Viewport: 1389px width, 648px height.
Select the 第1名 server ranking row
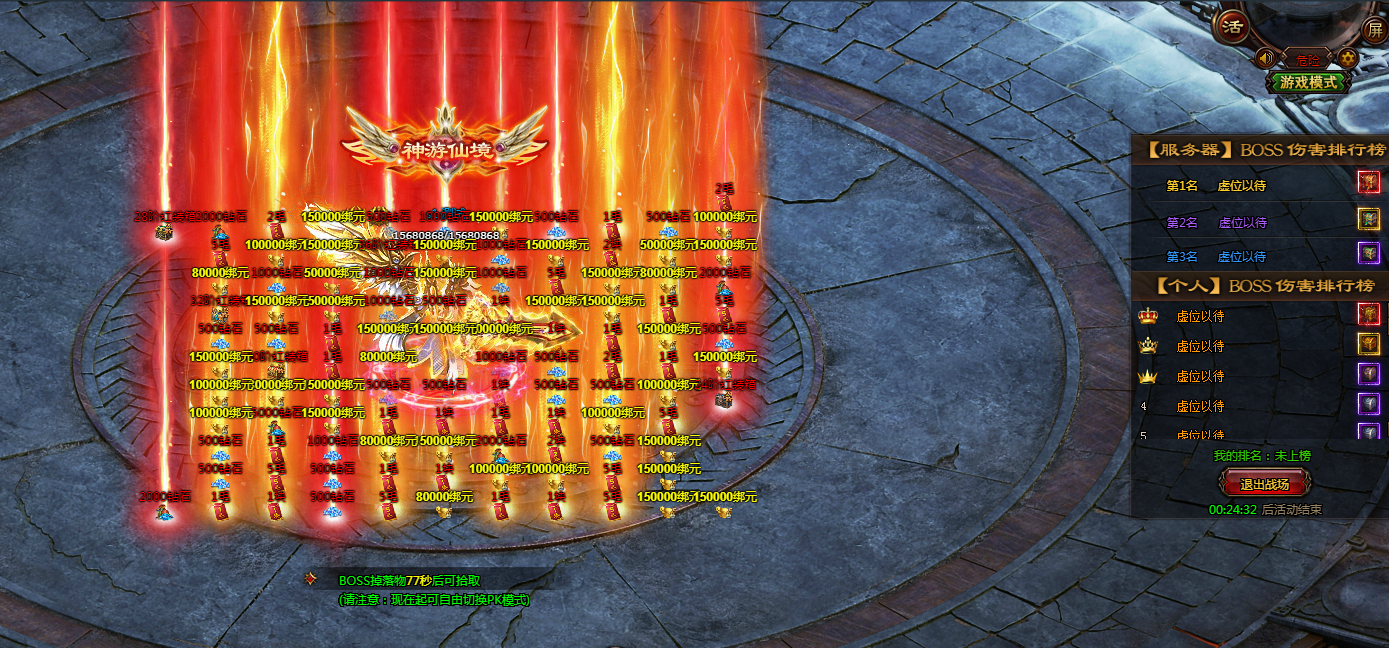pyautogui.click(x=1240, y=186)
